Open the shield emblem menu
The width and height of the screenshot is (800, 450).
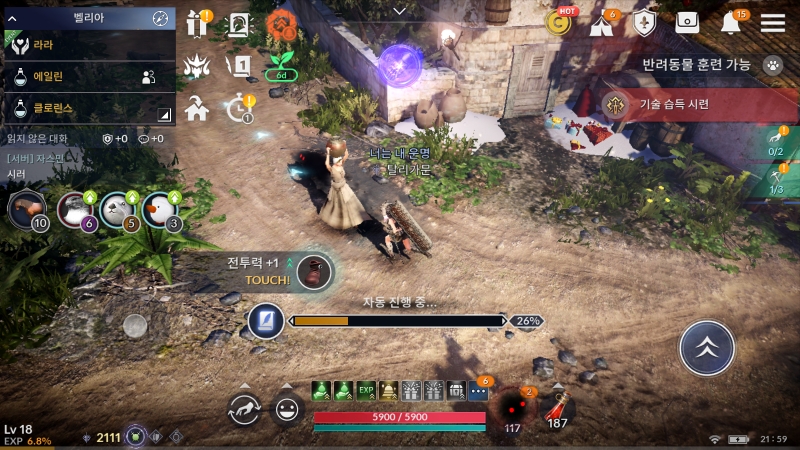pos(644,24)
